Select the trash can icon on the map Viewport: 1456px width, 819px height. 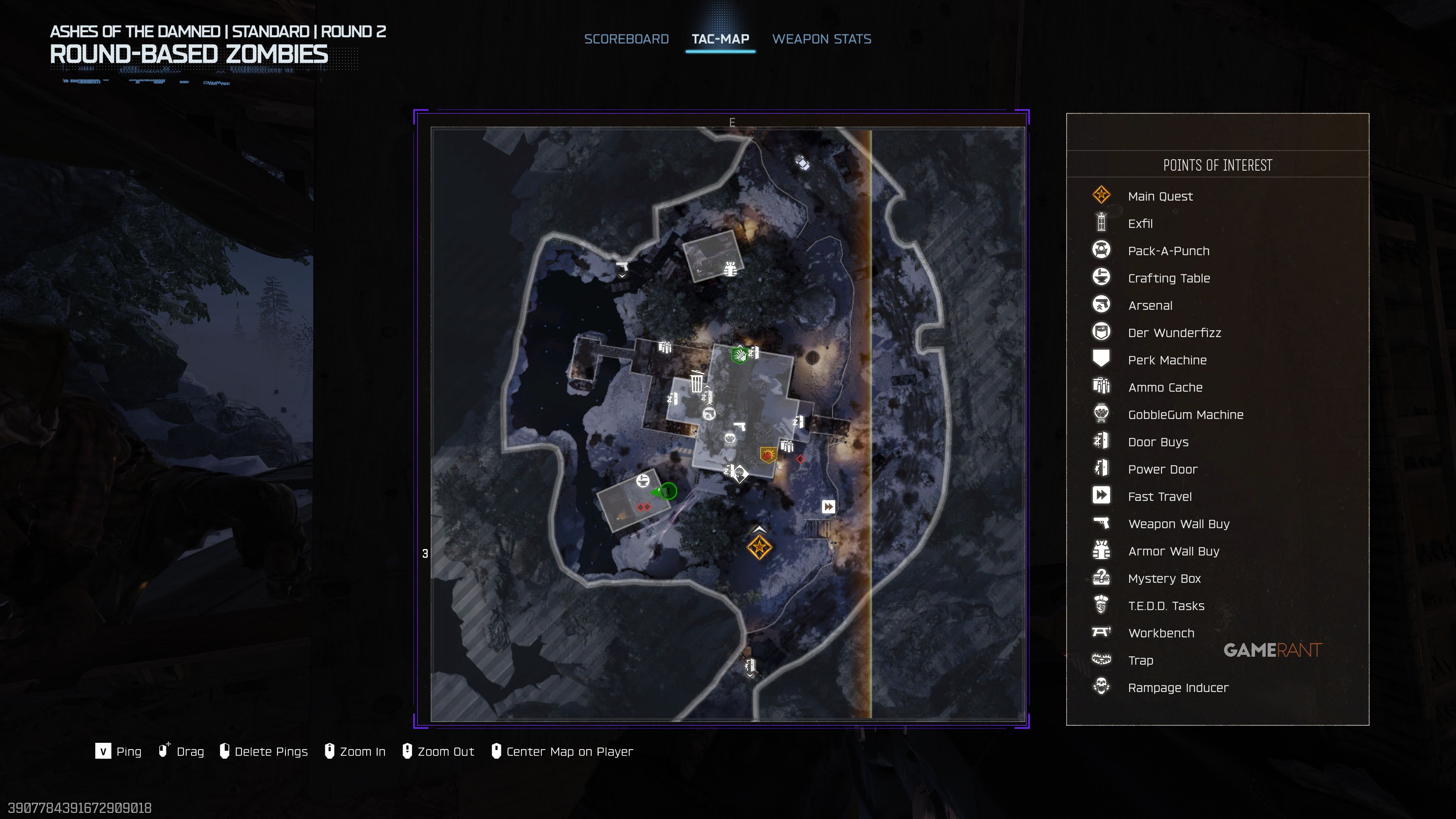click(x=697, y=381)
